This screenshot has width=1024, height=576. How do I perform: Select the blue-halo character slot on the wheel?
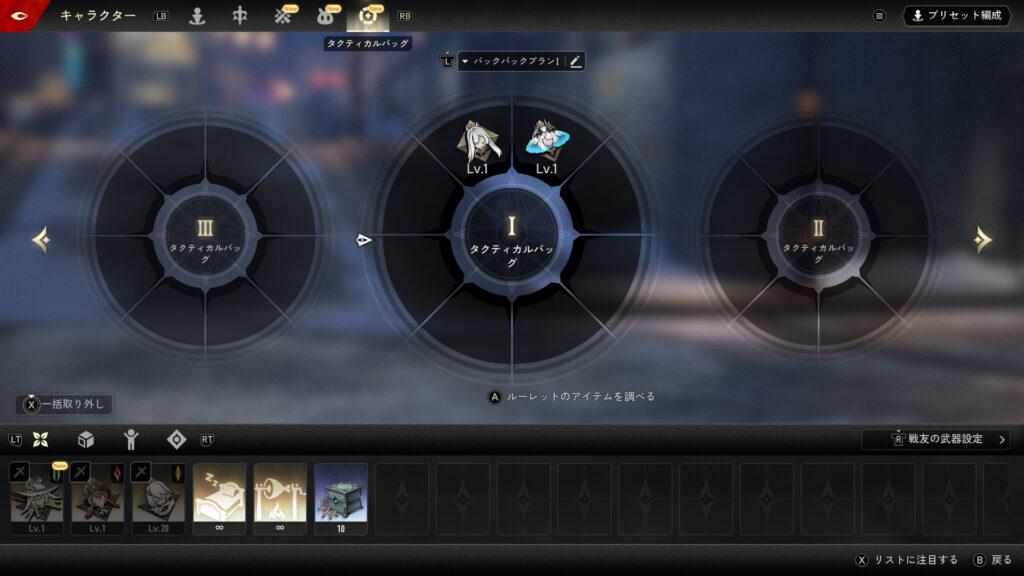click(546, 144)
